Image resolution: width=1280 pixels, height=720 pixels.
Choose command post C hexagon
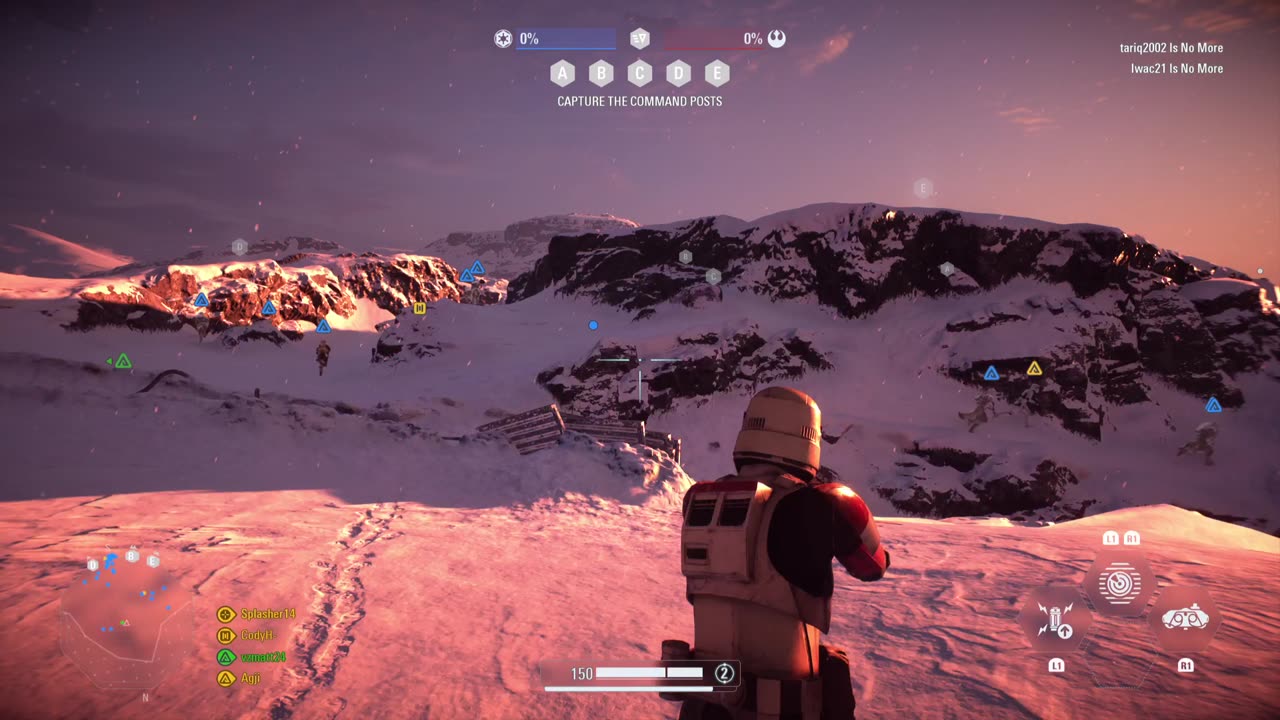pos(640,73)
